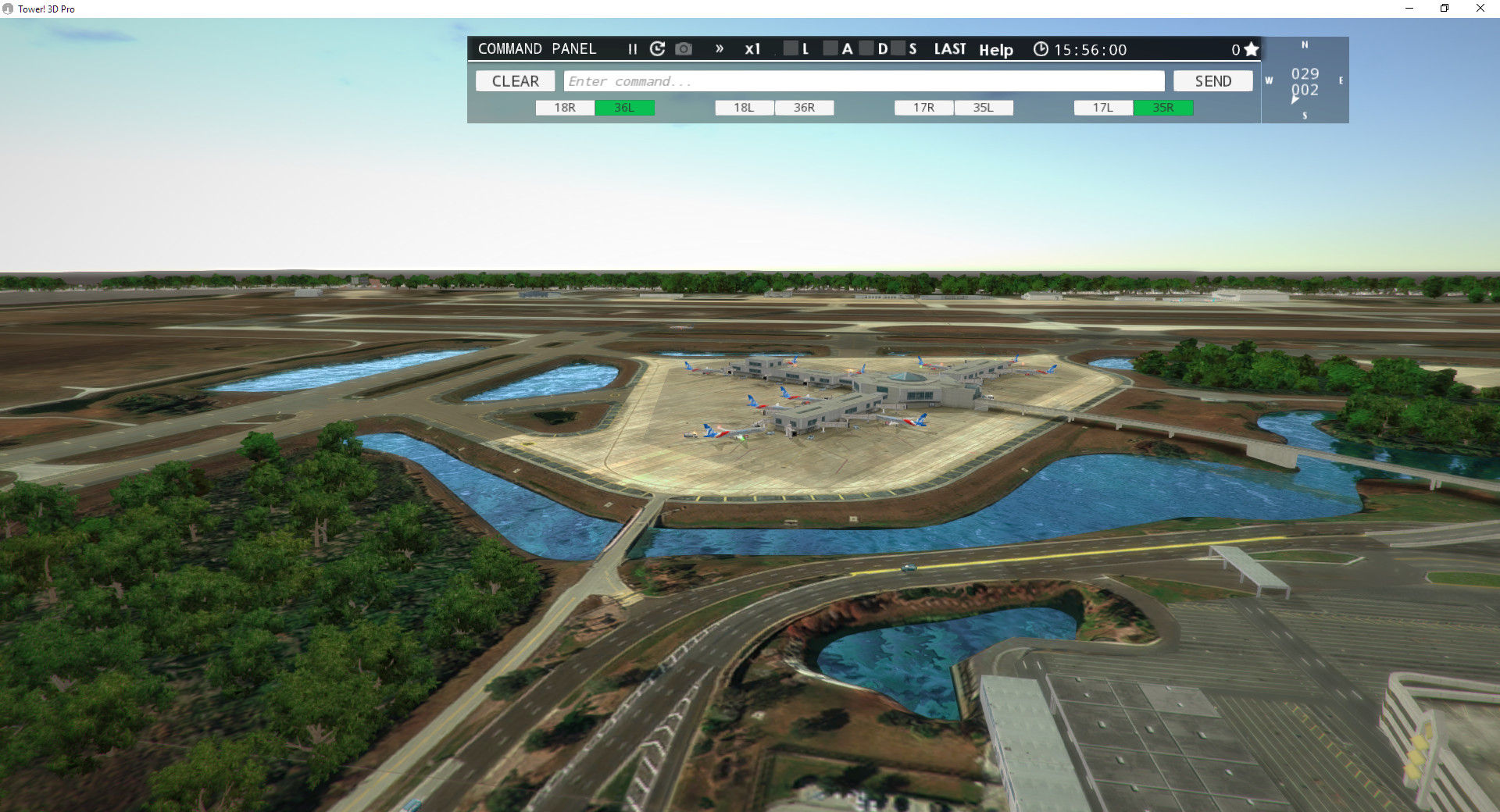This screenshot has height=812, width=1500.
Task: Take a screenshot with the camera icon
Action: [684, 48]
